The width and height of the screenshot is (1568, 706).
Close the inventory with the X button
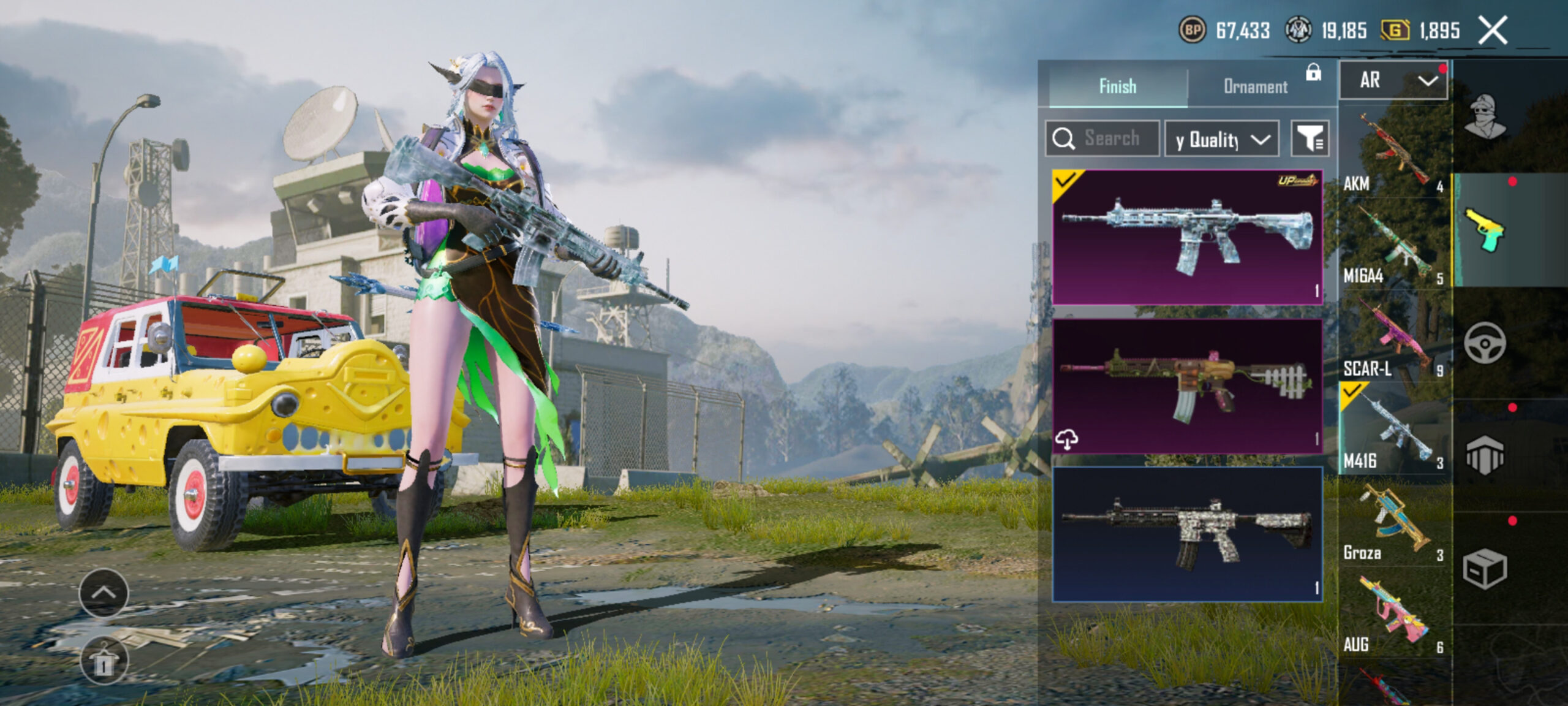pos(1493,31)
